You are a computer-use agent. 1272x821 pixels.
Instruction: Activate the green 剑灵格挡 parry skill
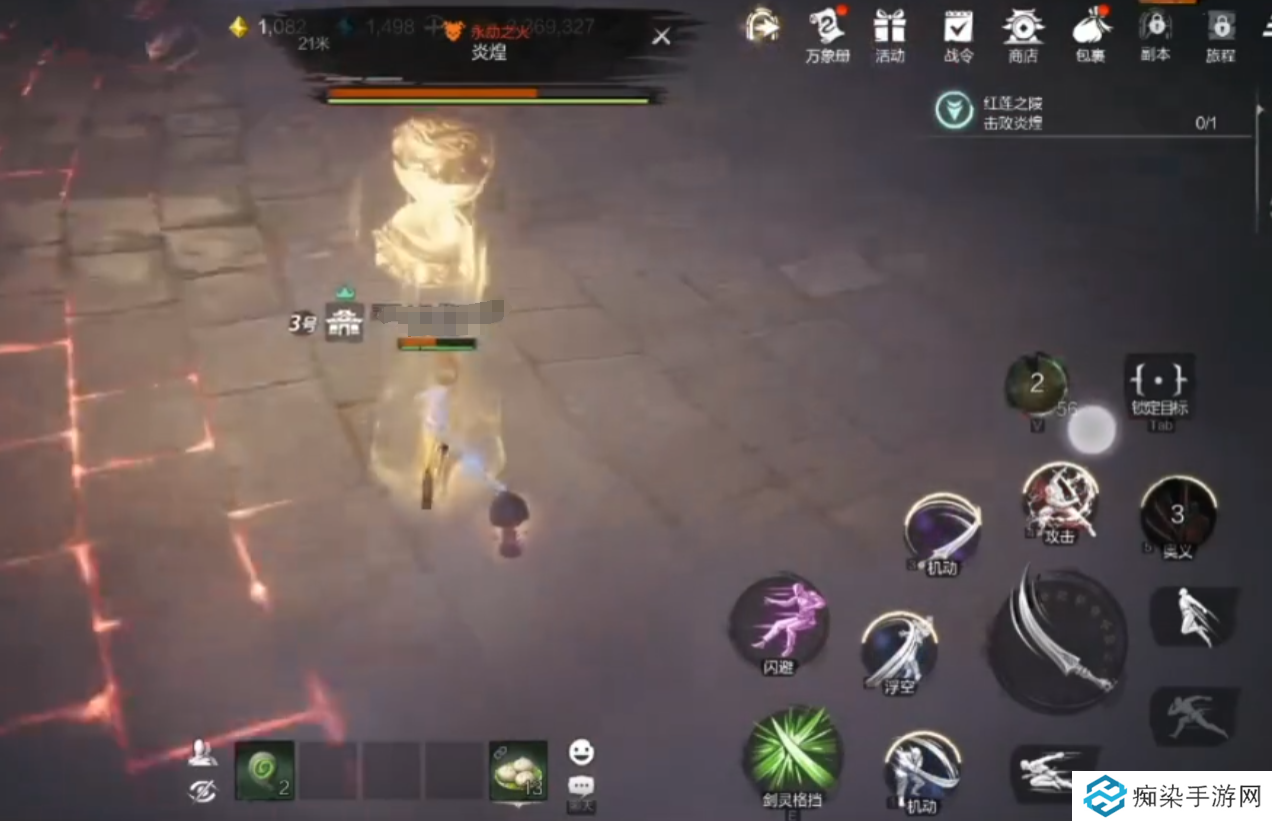click(x=793, y=753)
